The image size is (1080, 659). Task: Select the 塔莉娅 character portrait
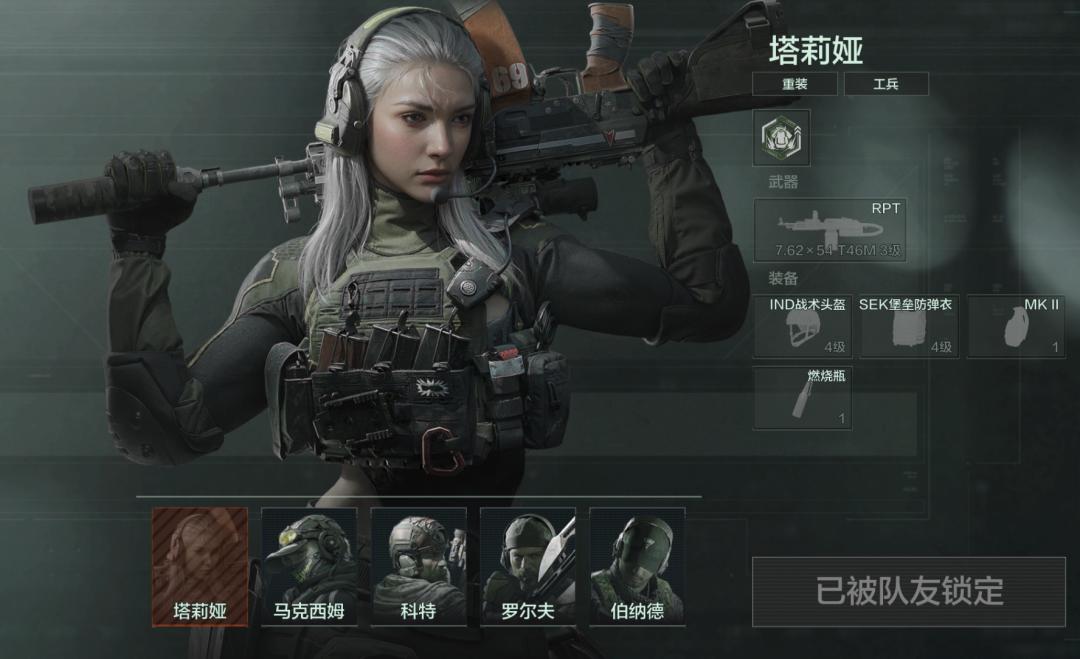click(199, 566)
